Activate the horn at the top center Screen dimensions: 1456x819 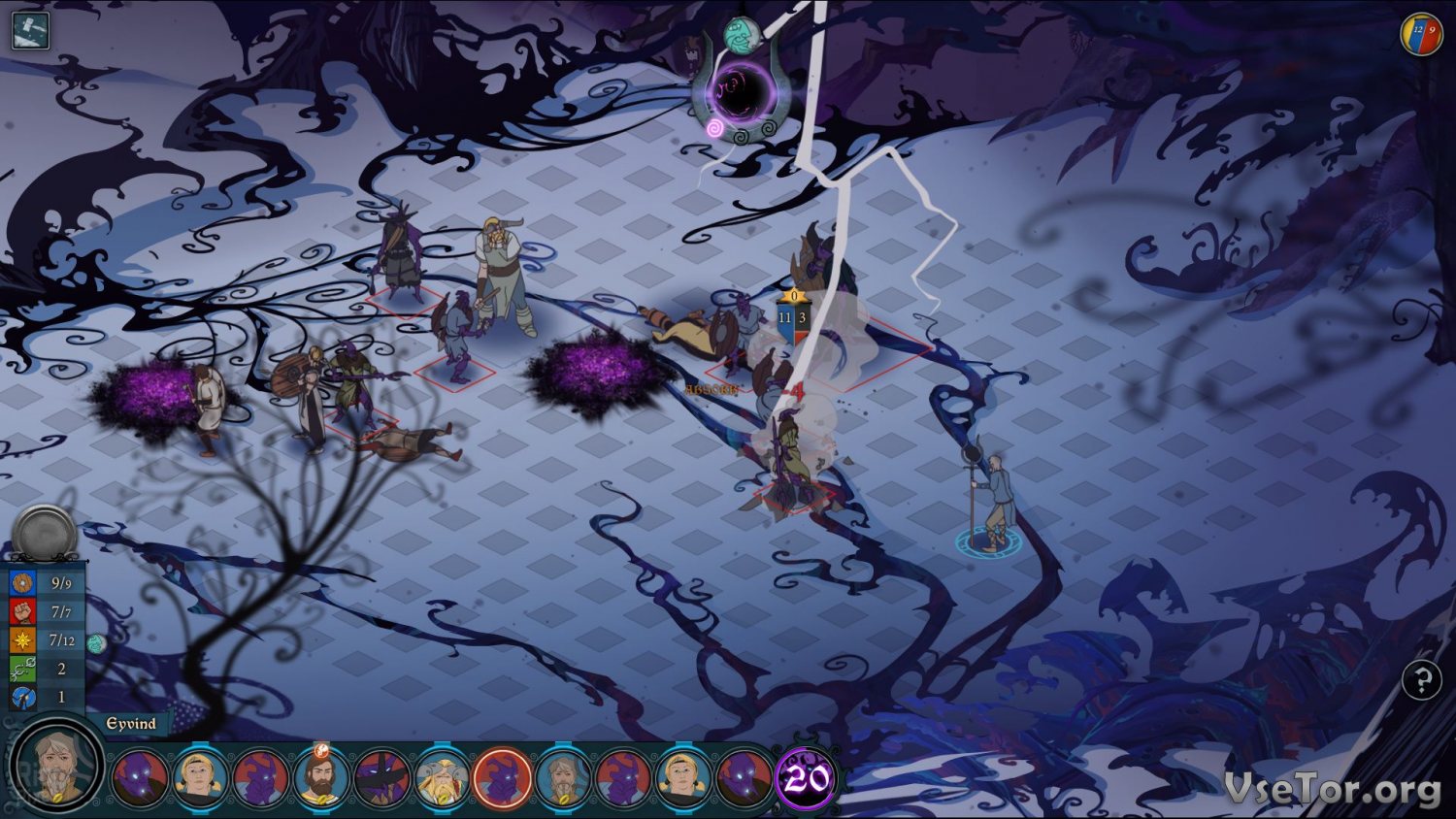click(740, 93)
